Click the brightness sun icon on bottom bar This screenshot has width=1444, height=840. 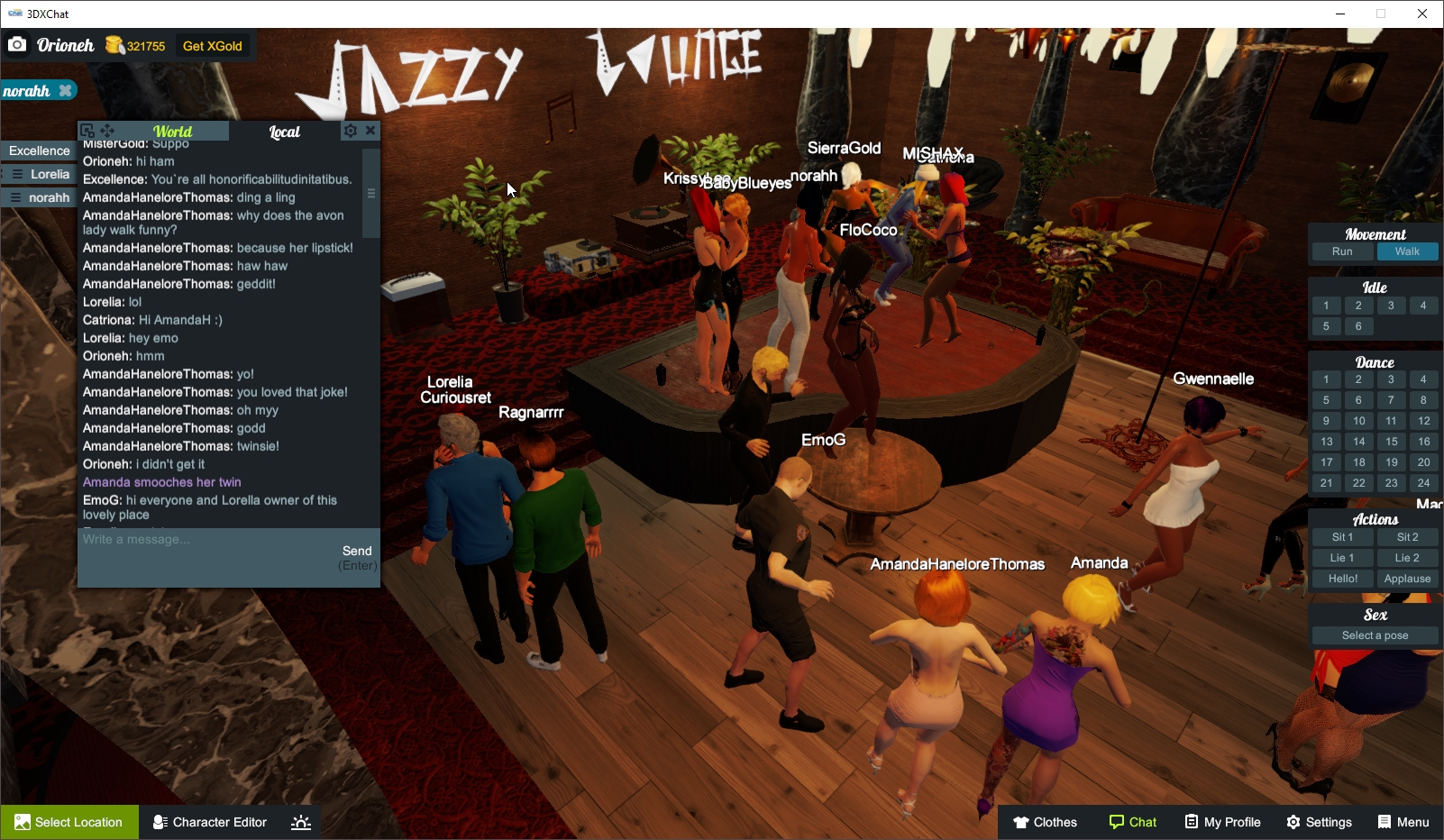click(x=300, y=821)
